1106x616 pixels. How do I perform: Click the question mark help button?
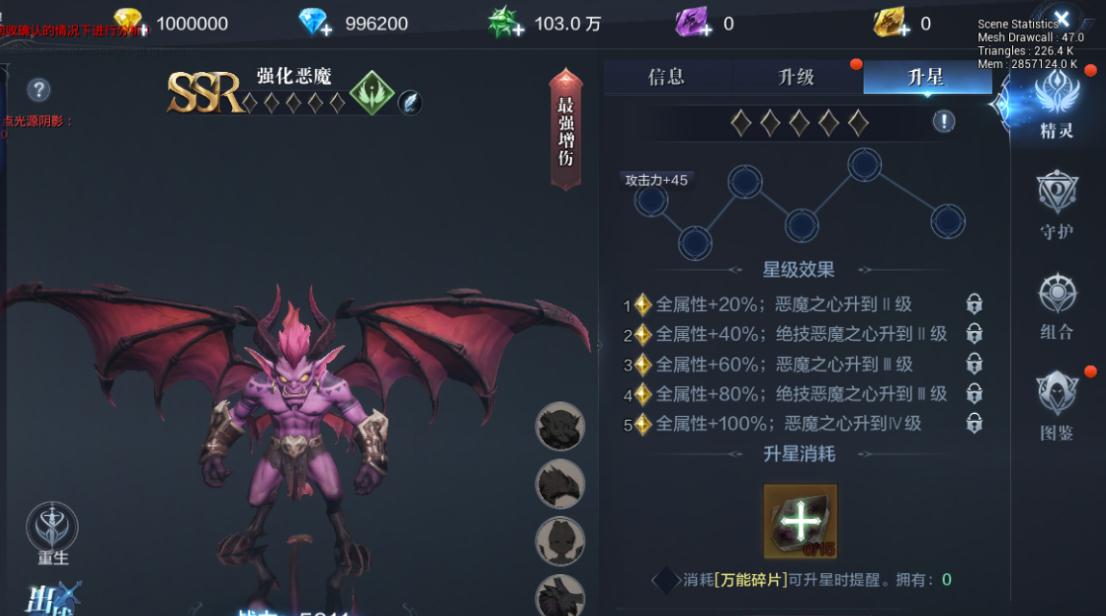point(39,90)
